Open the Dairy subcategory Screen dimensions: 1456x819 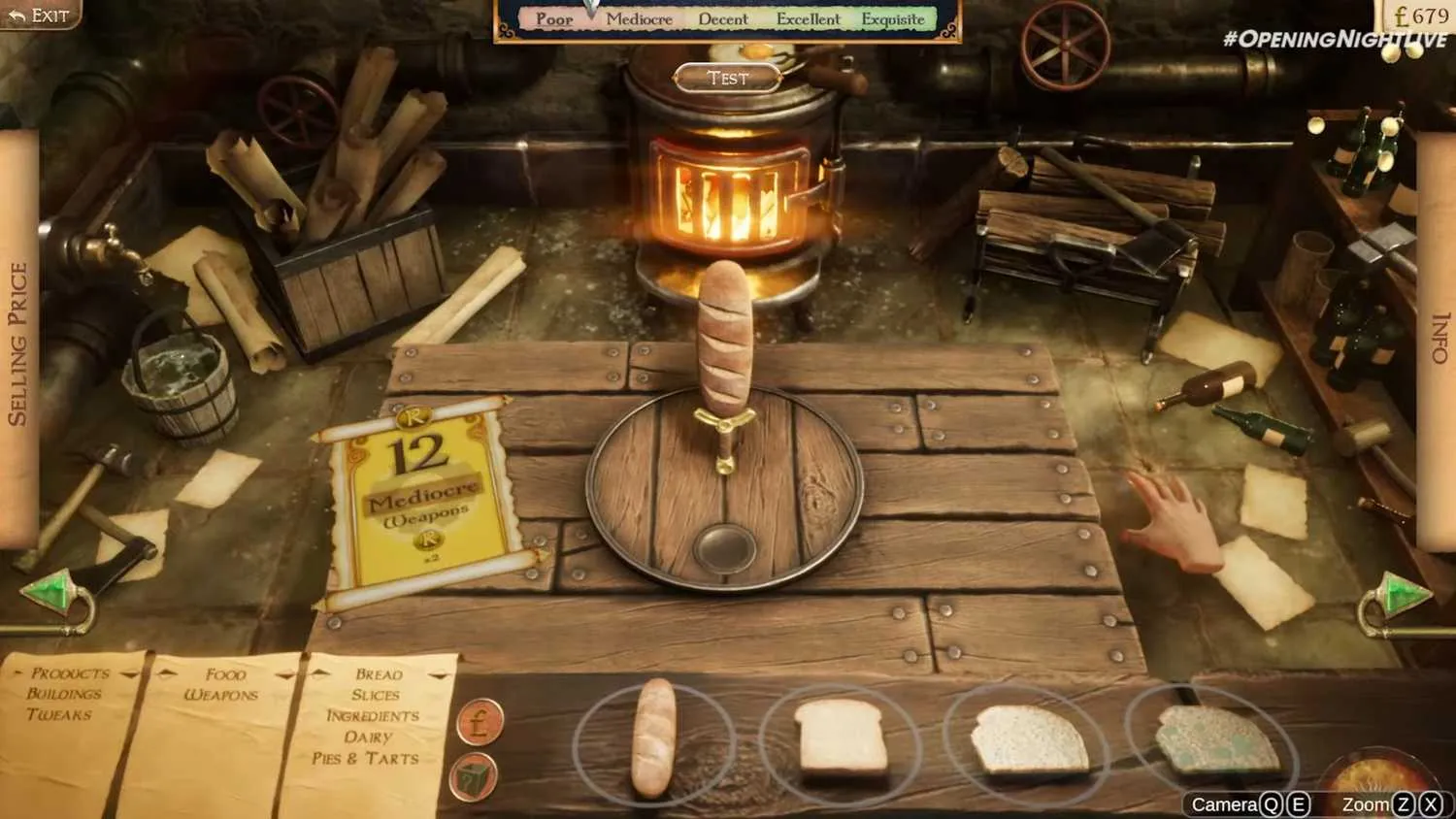368,737
